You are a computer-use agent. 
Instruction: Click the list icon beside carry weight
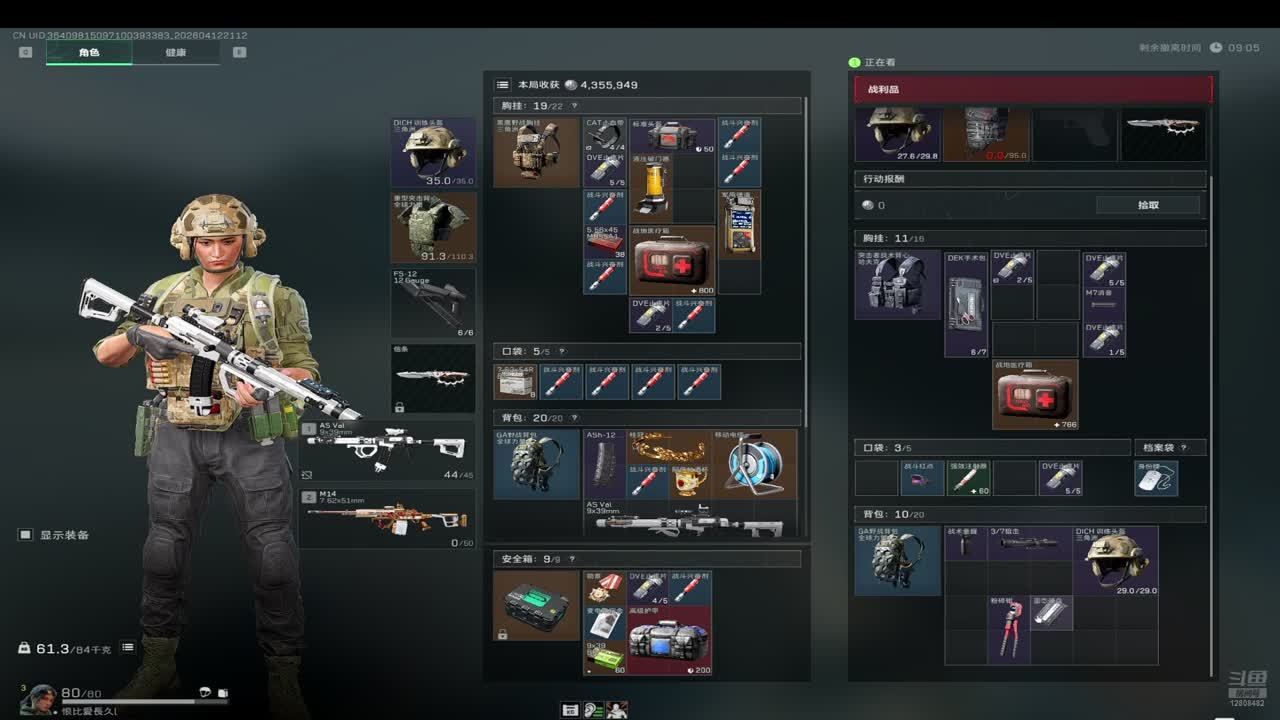point(128,648)
